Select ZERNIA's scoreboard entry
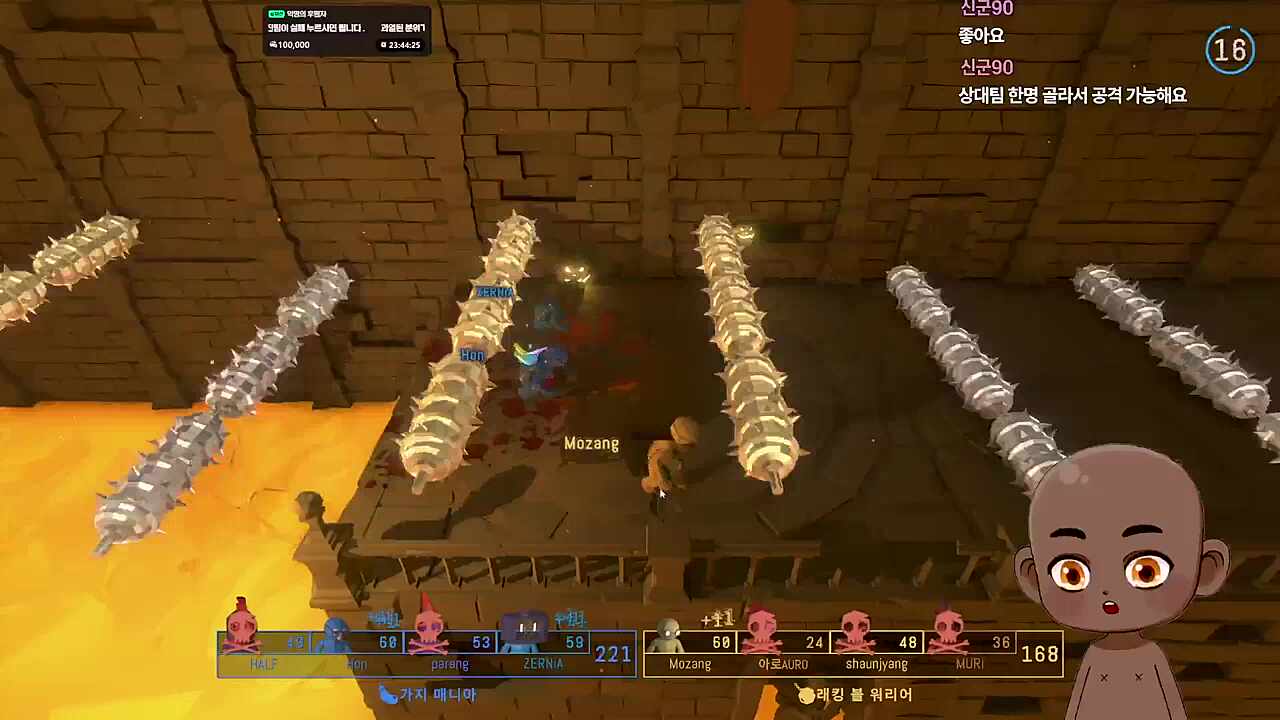Image resolution: width=1280 pixels, height=720 pixels. coord(543,650)
